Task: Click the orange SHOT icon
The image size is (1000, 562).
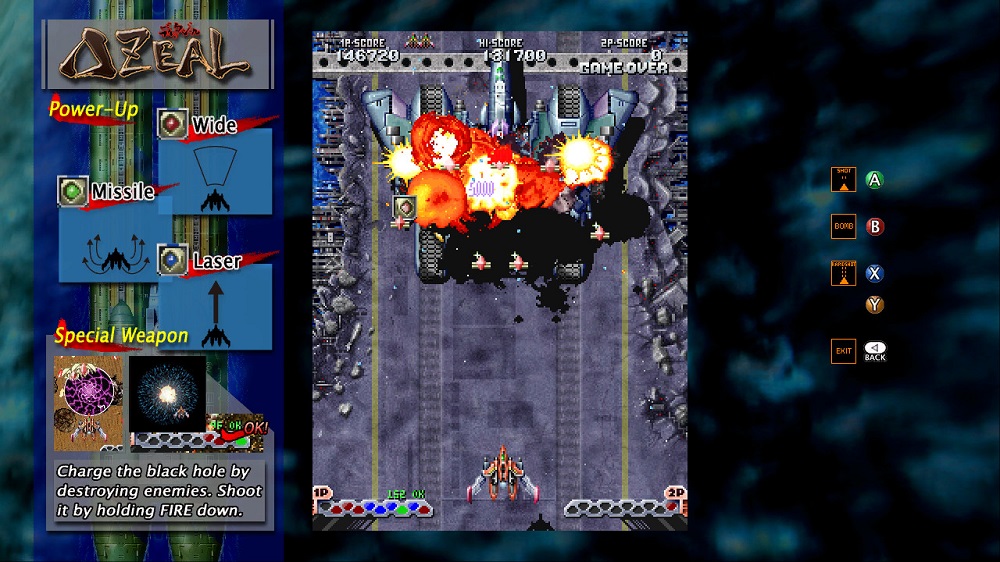Action: (843, 180)
